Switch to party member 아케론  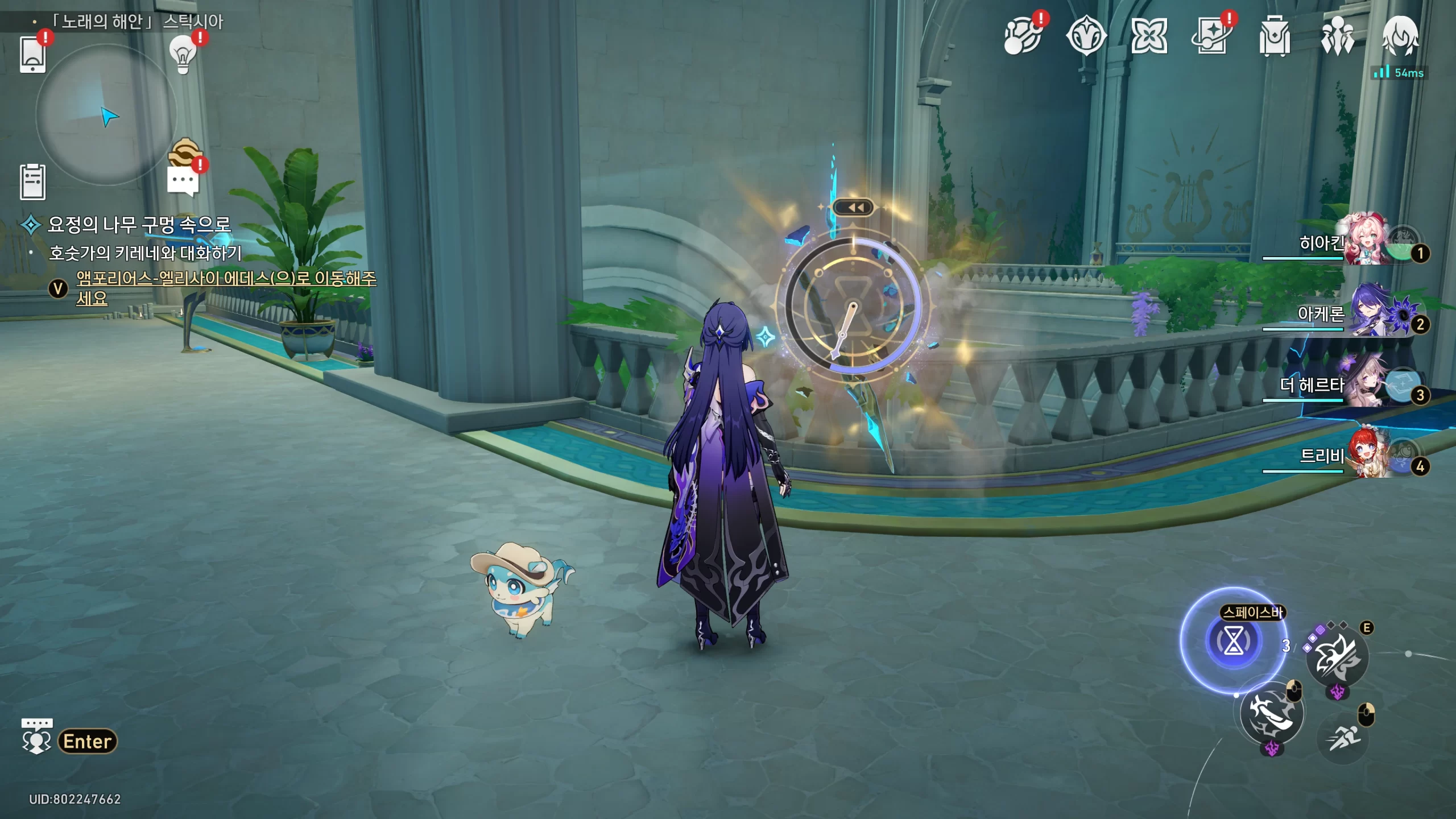tap(1365, 313)
